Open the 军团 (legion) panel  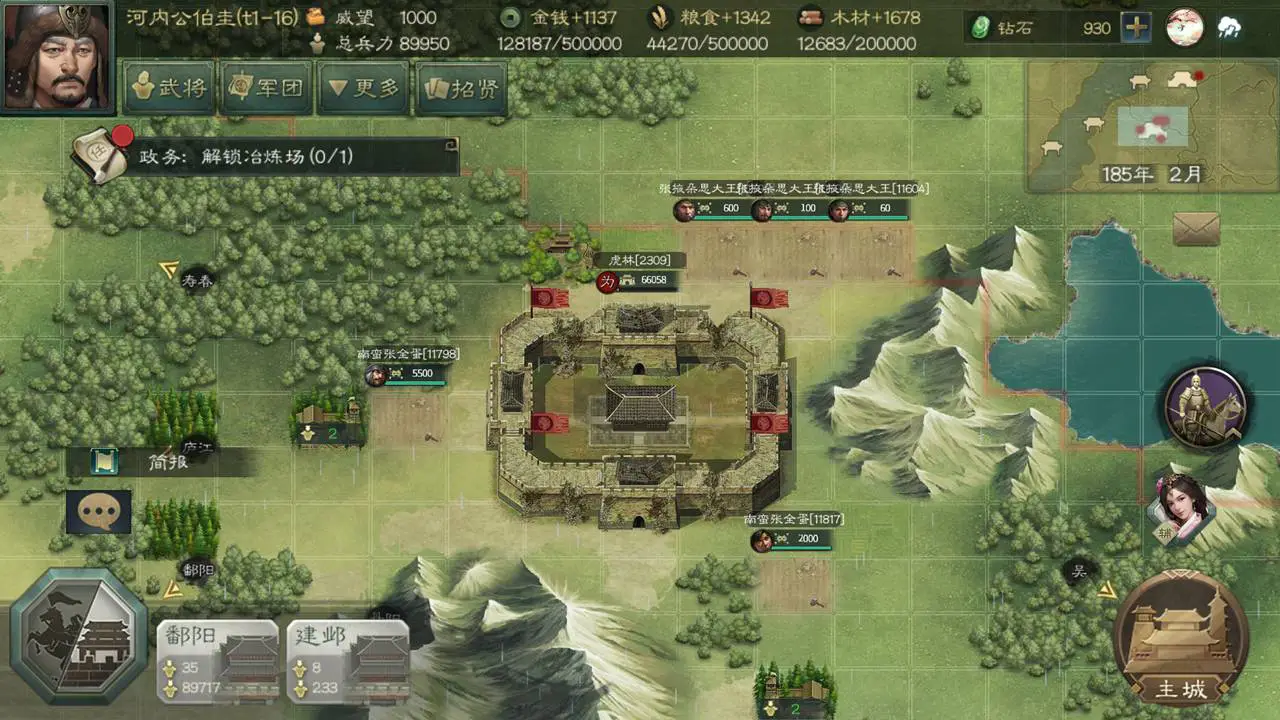[x=266, y=89]
